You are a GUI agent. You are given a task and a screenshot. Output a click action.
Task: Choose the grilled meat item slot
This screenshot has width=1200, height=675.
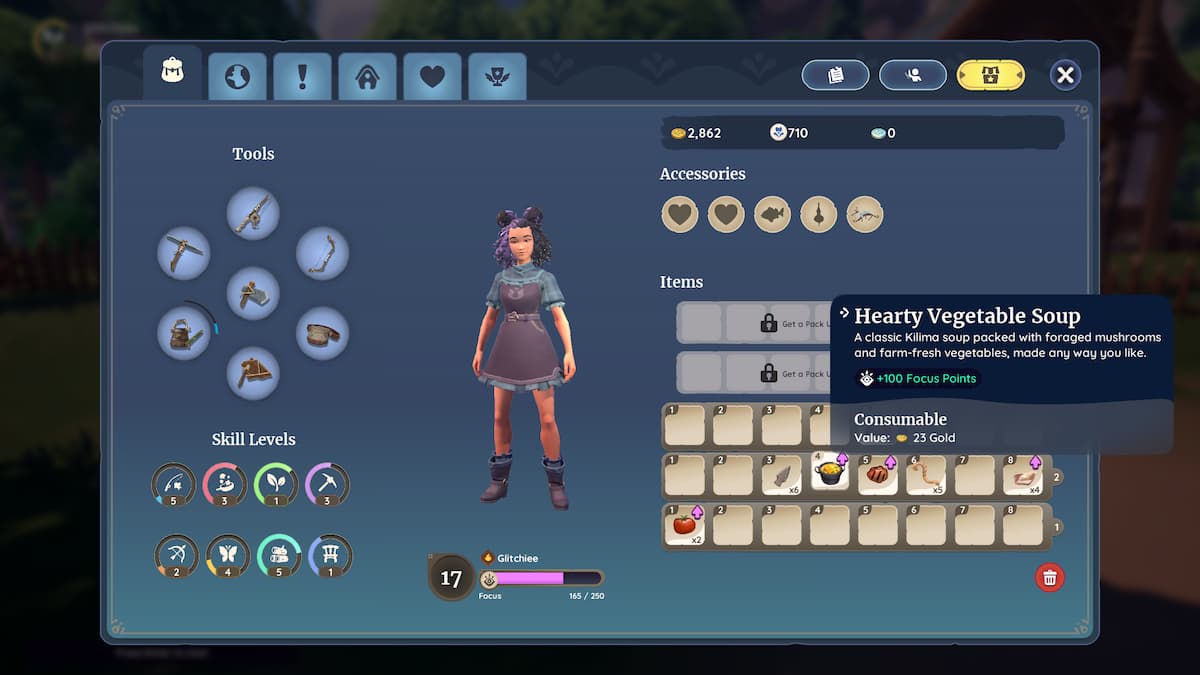point(878,475)
